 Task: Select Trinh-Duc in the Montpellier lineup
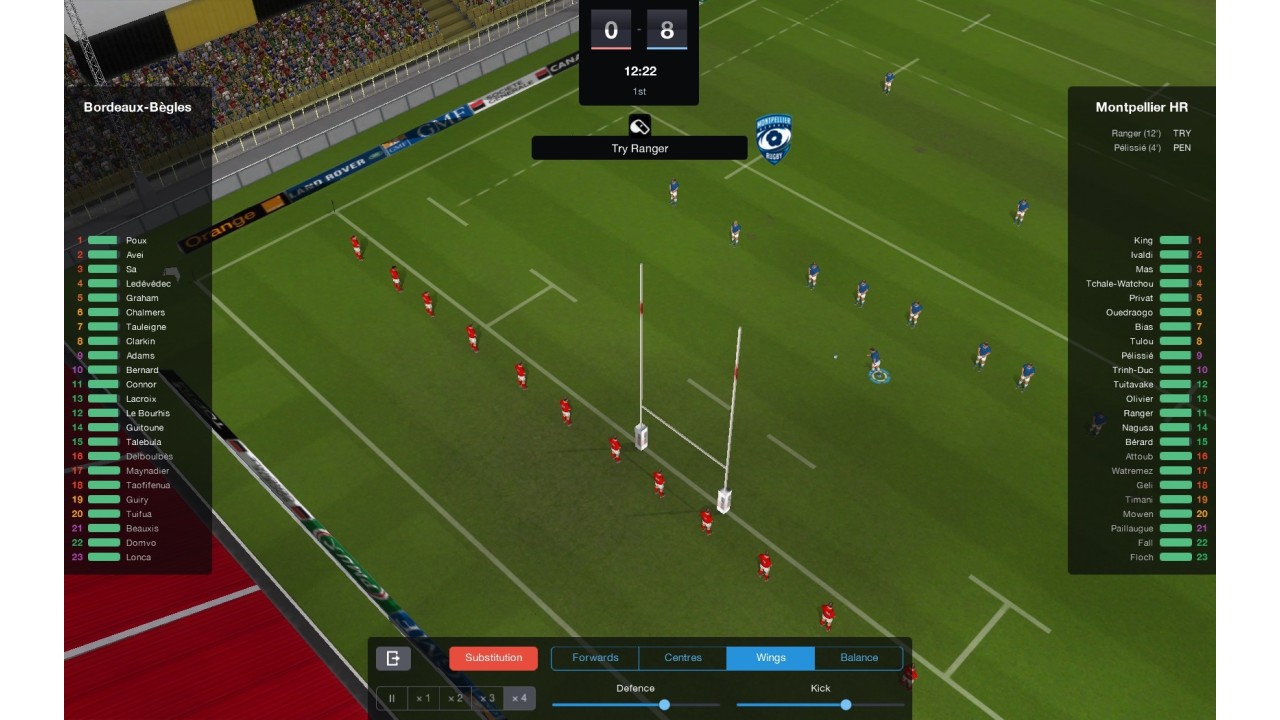point(1133,370)
